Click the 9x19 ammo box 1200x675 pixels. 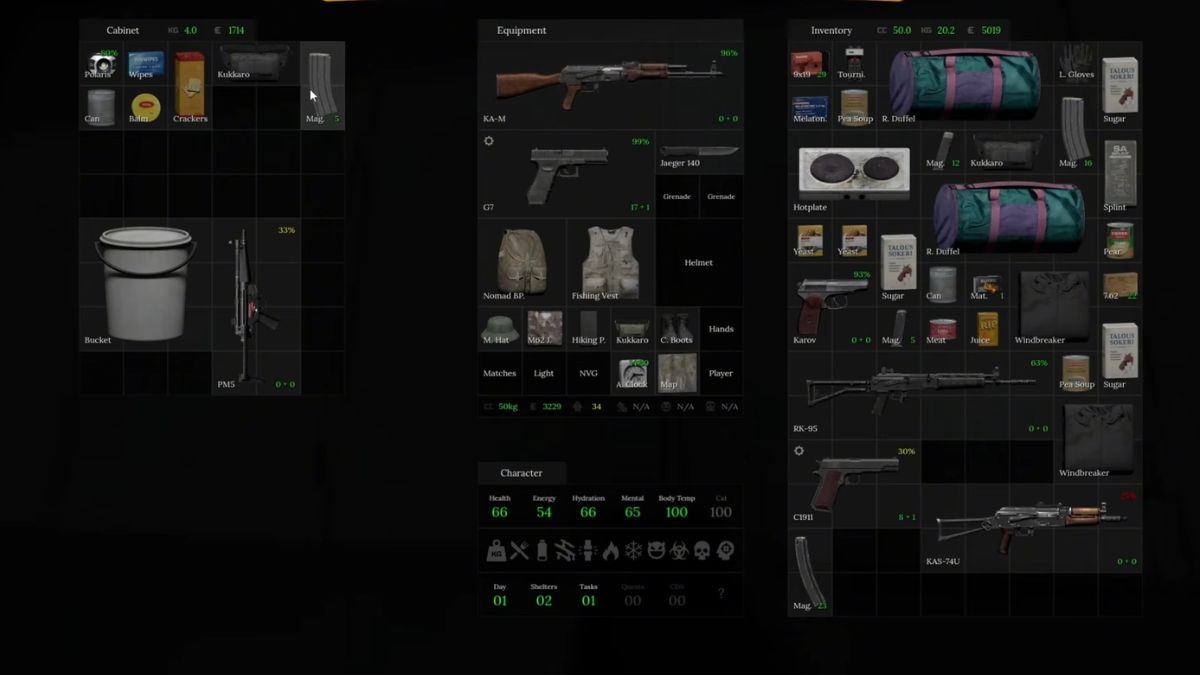tap(808, 64)
